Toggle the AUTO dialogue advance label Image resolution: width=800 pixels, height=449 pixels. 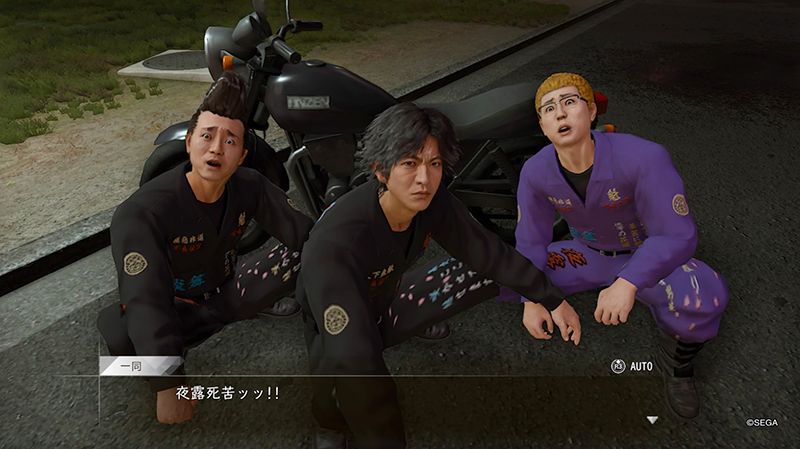(640, 366)
